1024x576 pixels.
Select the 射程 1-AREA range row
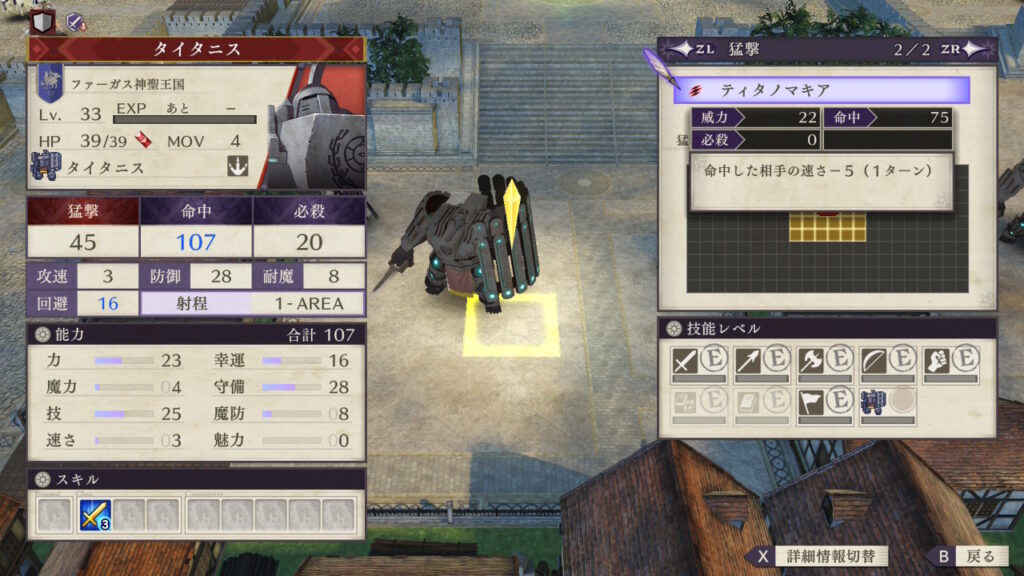253,303
